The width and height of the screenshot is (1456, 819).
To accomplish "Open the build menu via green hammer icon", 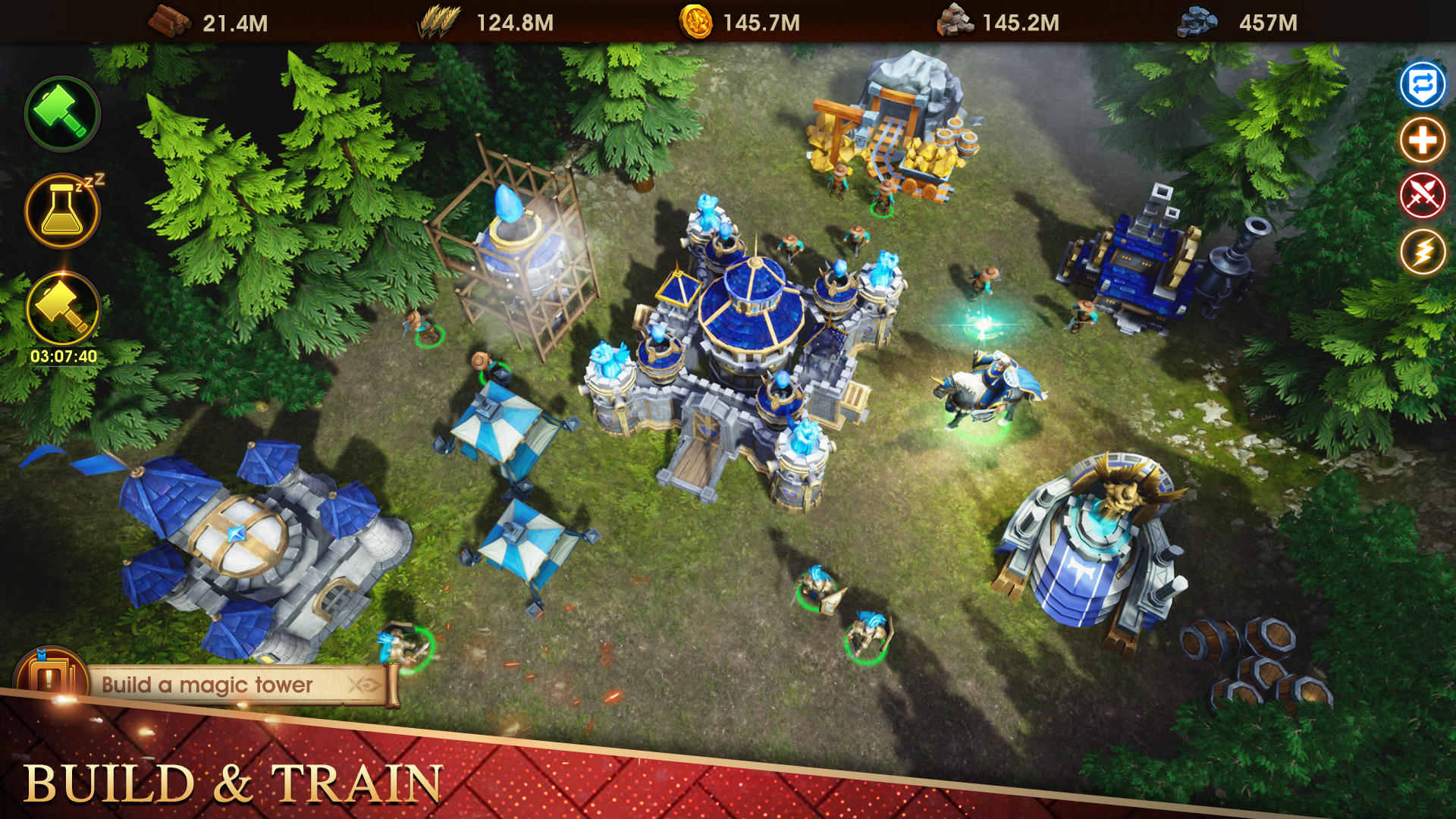I will 63,112.
